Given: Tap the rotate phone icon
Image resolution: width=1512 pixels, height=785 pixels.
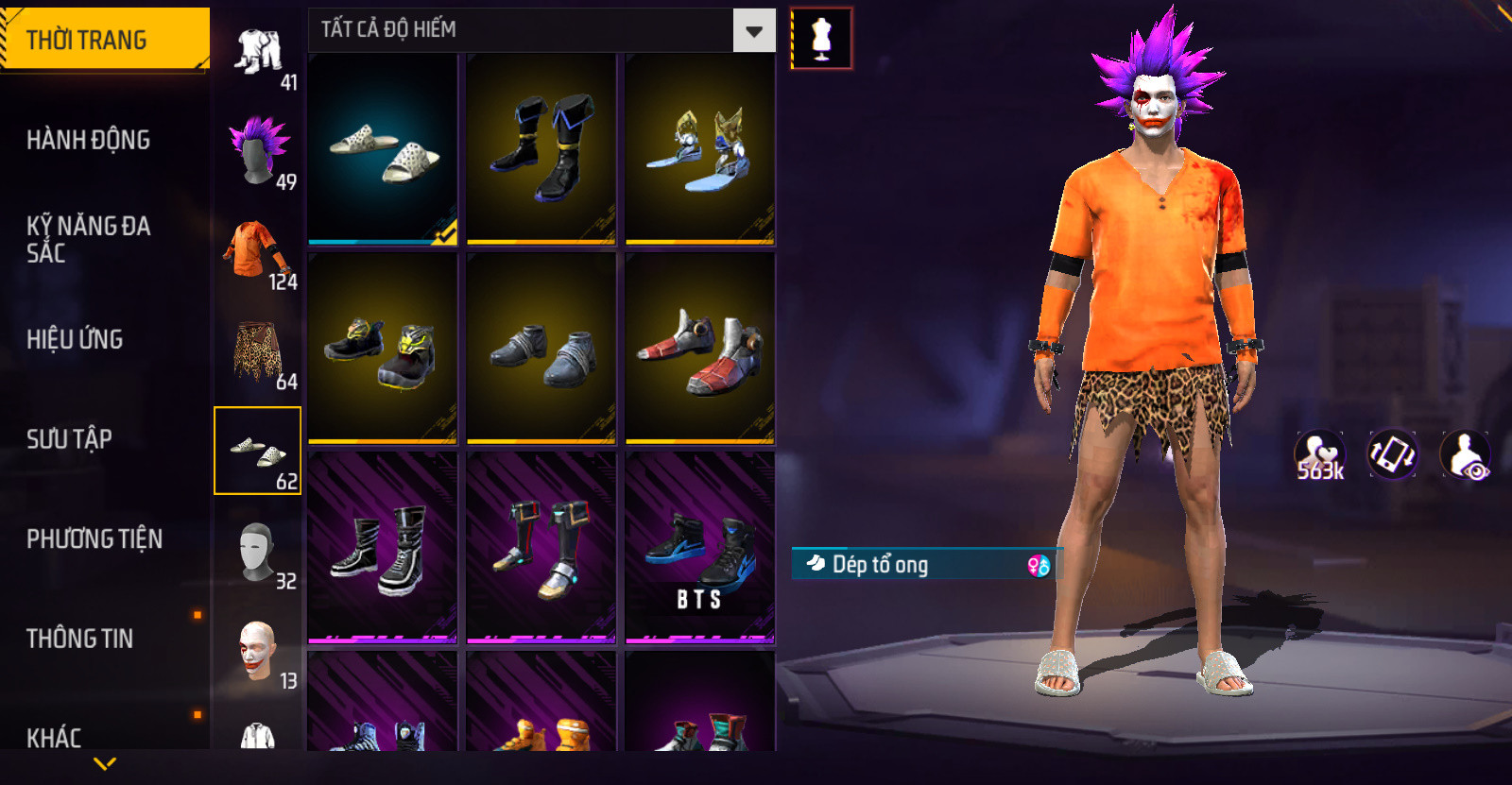Looking at the screenshot, I should [1393, 454].
